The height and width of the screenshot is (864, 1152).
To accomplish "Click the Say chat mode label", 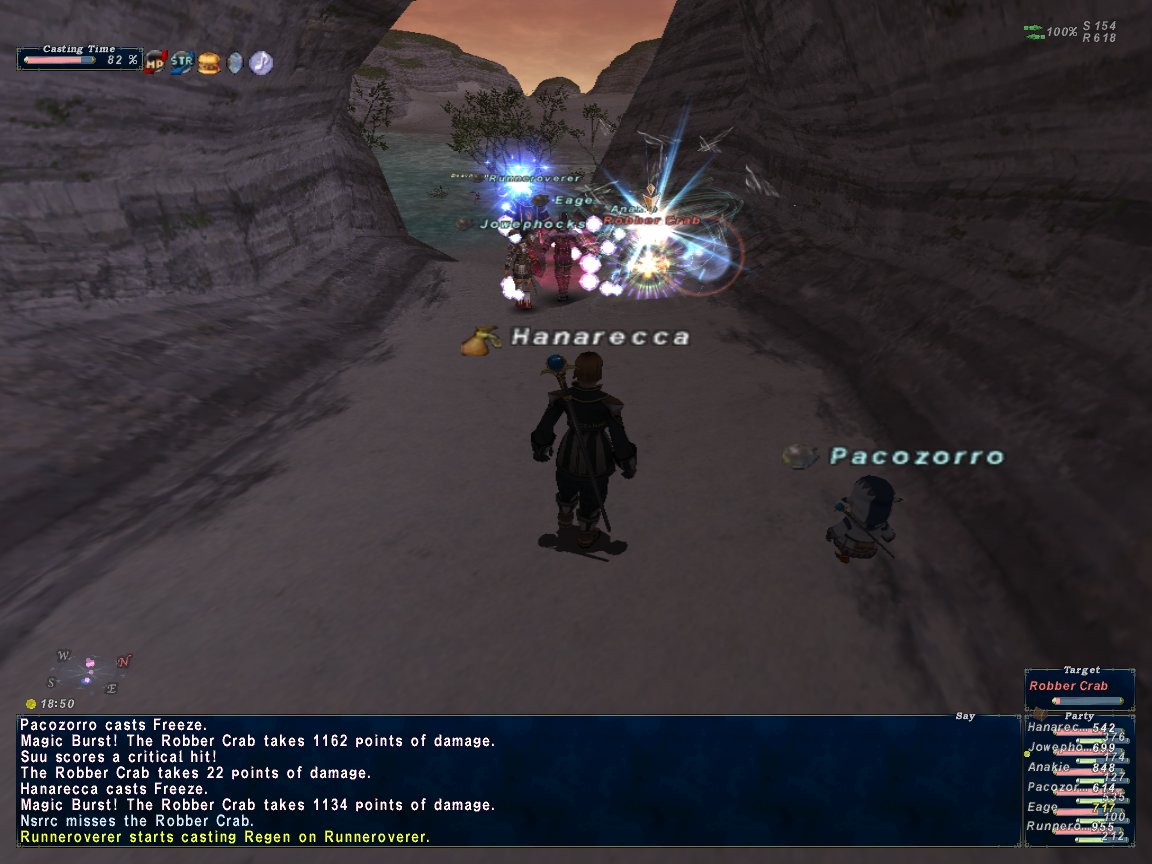I will click(x=965, y=716).
